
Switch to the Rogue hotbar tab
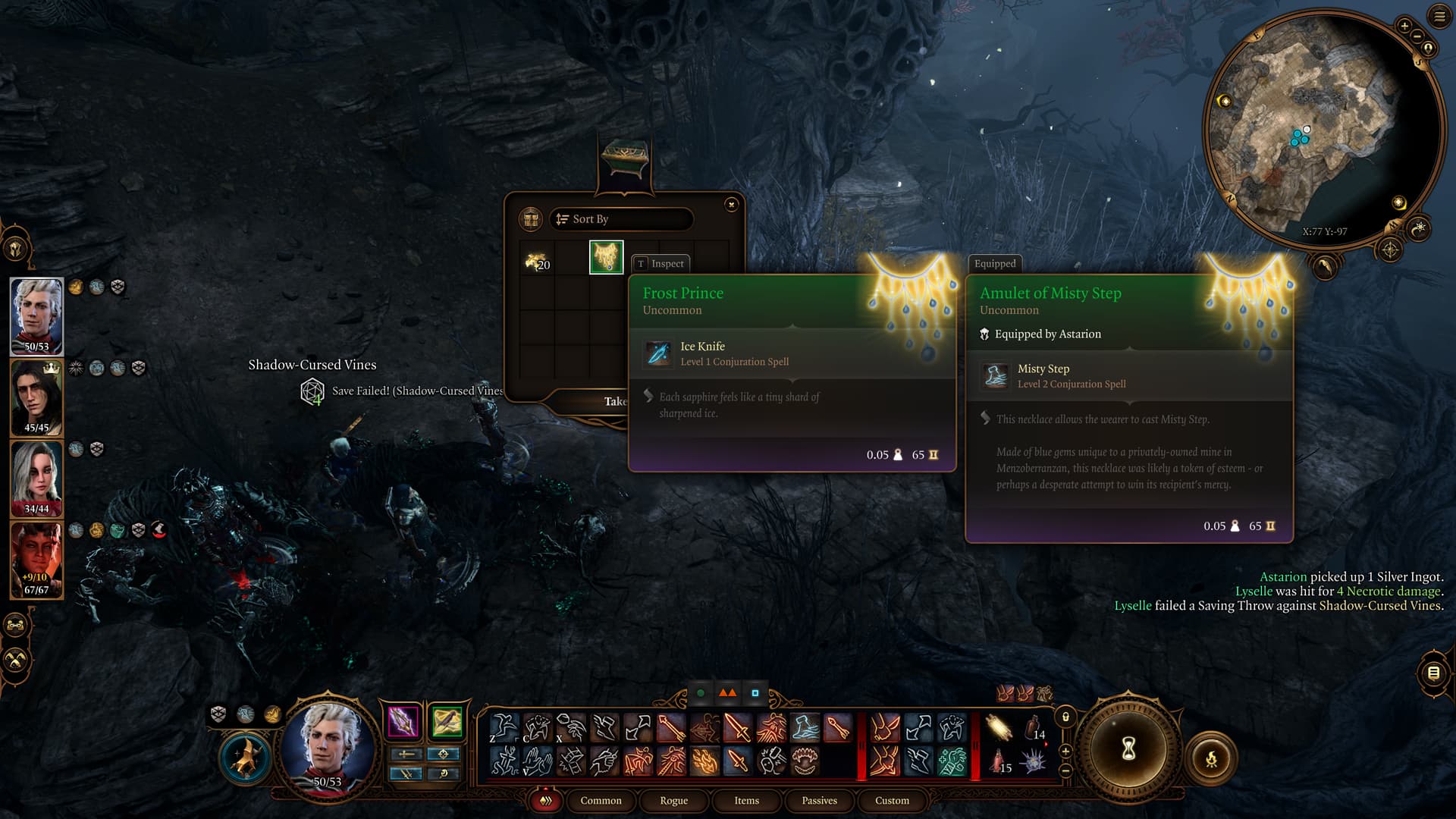pos(673,800)
